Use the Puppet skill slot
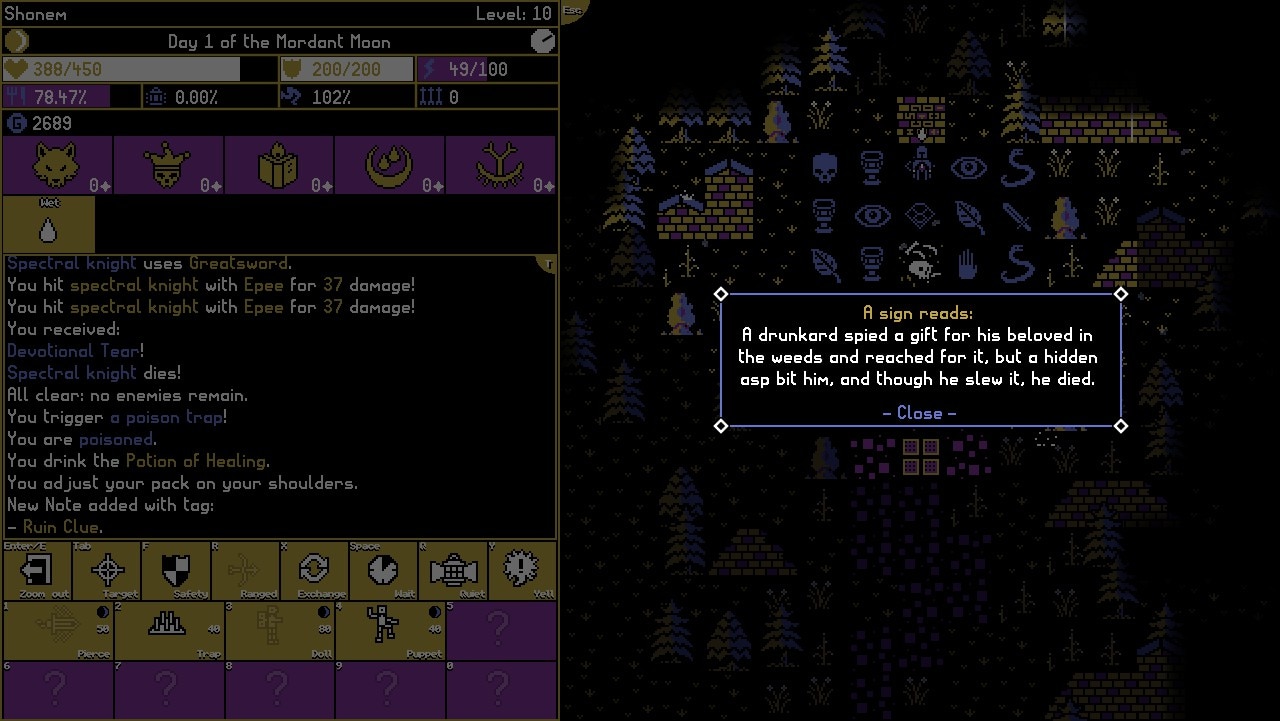 [390, 630]
